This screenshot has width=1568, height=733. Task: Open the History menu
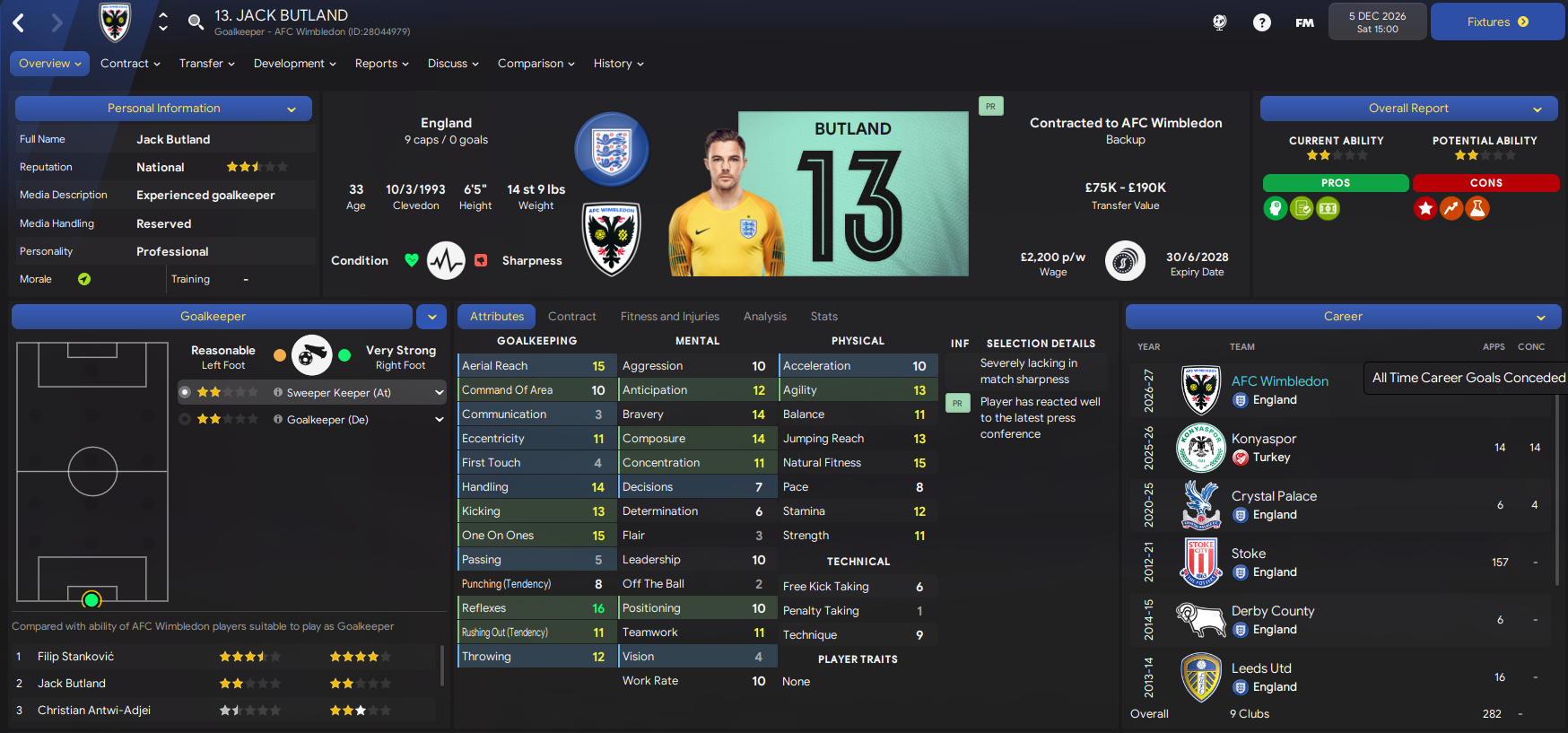618,64
